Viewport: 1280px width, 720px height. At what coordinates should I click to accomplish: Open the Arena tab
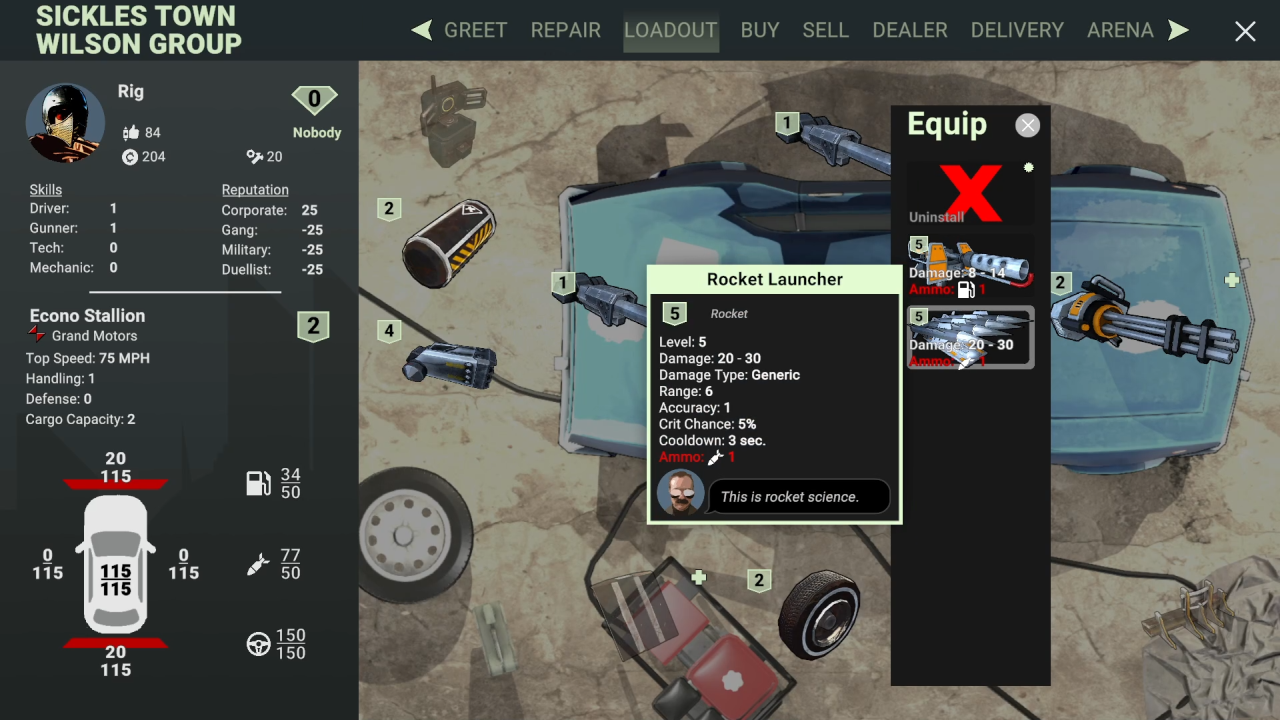click(1120, 30)
